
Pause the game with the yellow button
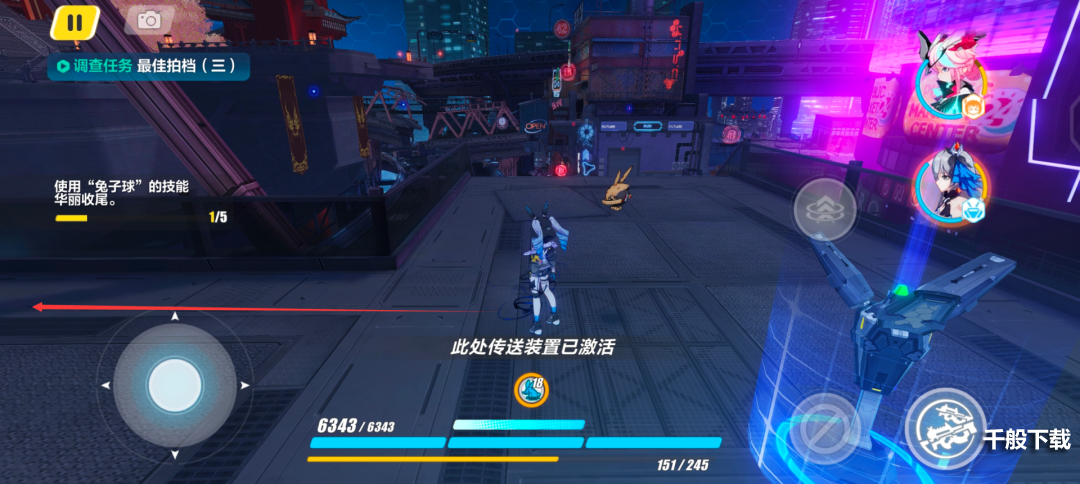tap(74, 21)
